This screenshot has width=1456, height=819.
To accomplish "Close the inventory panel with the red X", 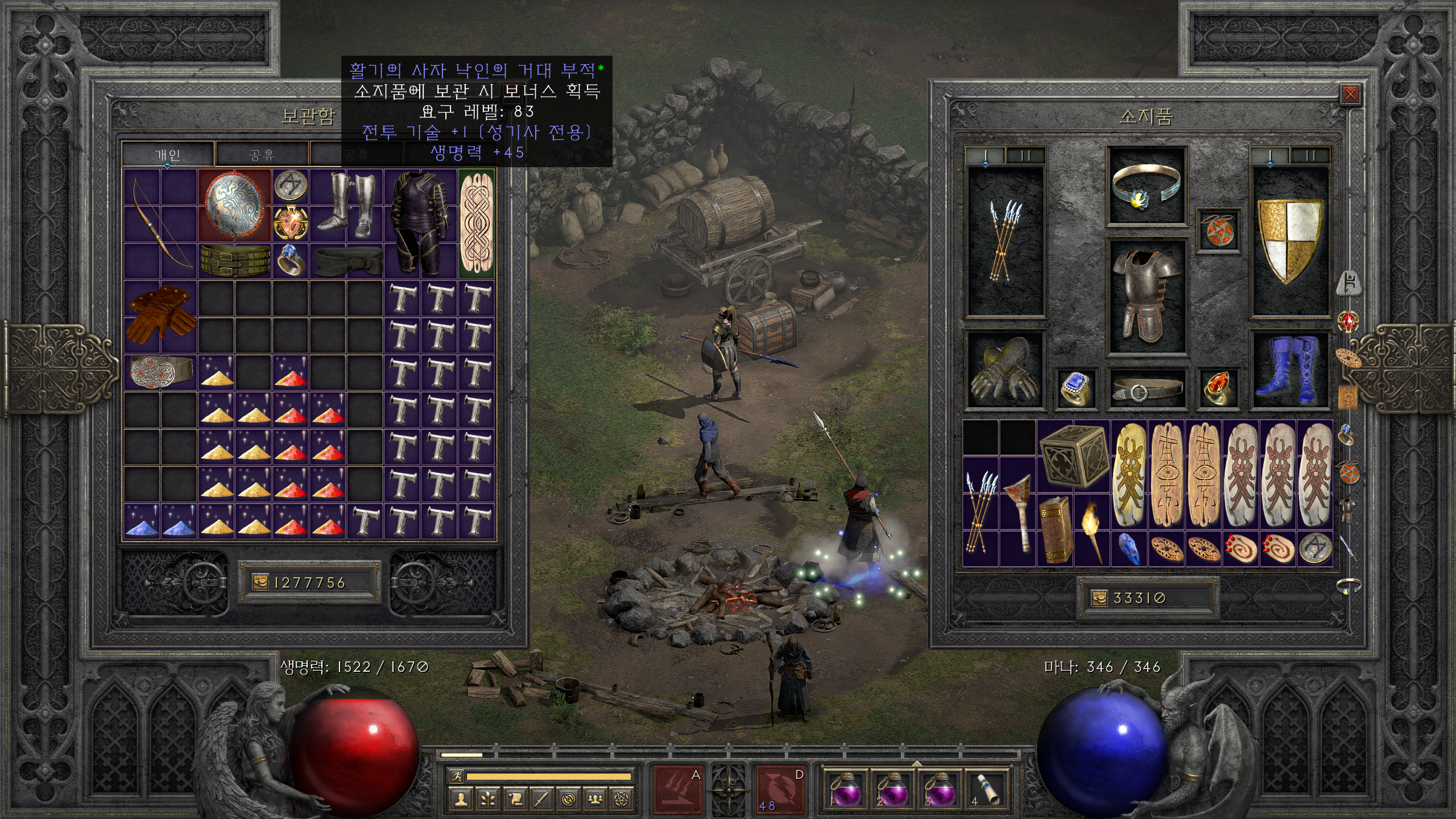I will coord(1350,94).
